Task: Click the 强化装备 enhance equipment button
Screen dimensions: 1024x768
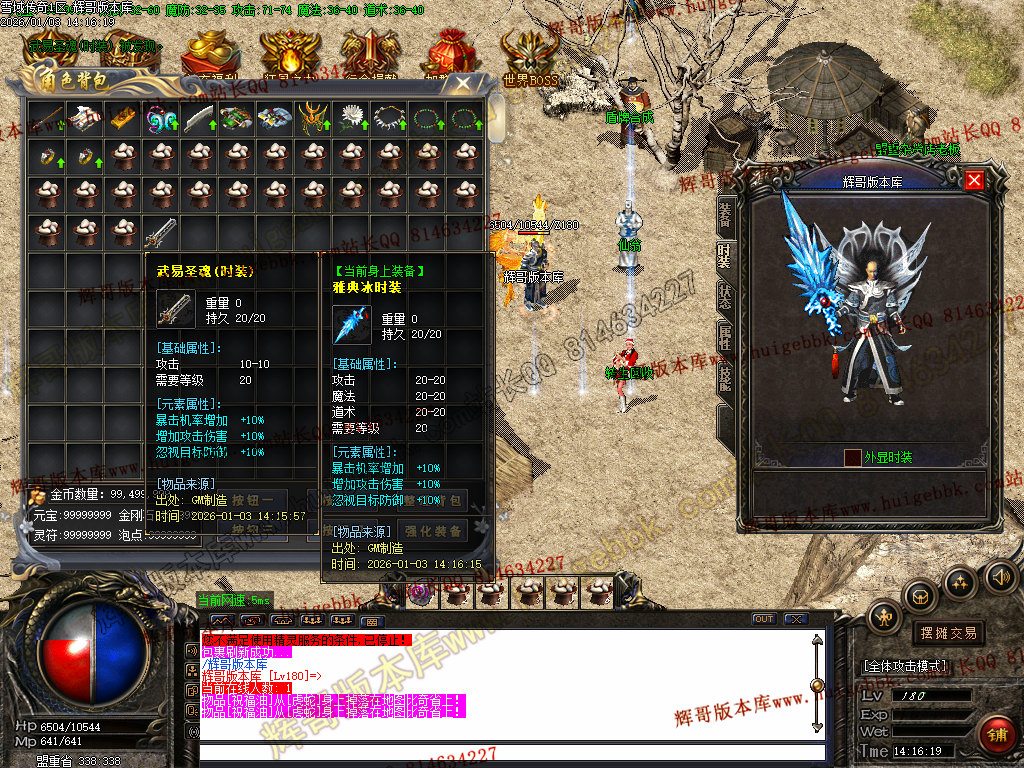Action: tap(433, 531)
